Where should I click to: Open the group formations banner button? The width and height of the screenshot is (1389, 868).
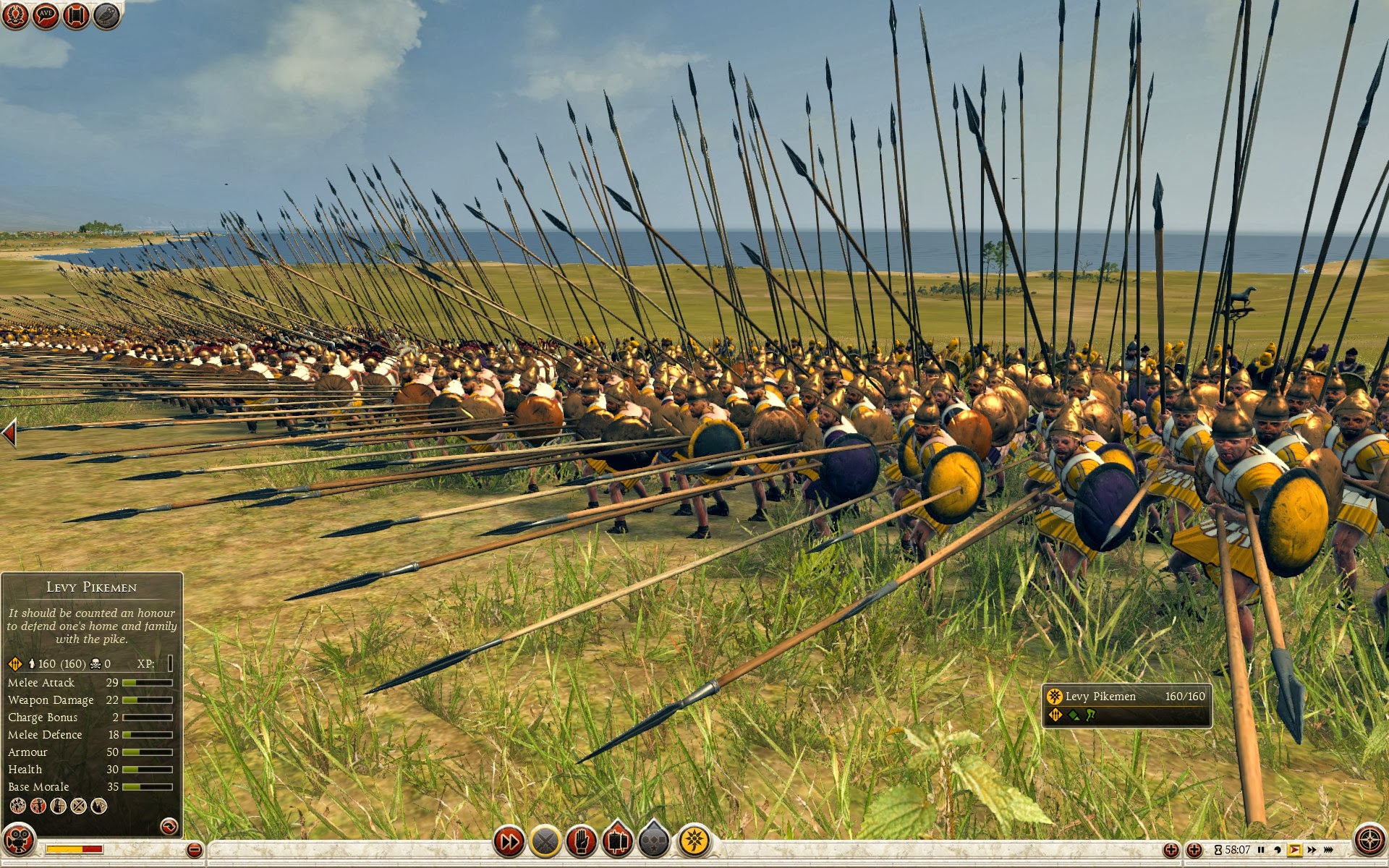click(617, 841)
